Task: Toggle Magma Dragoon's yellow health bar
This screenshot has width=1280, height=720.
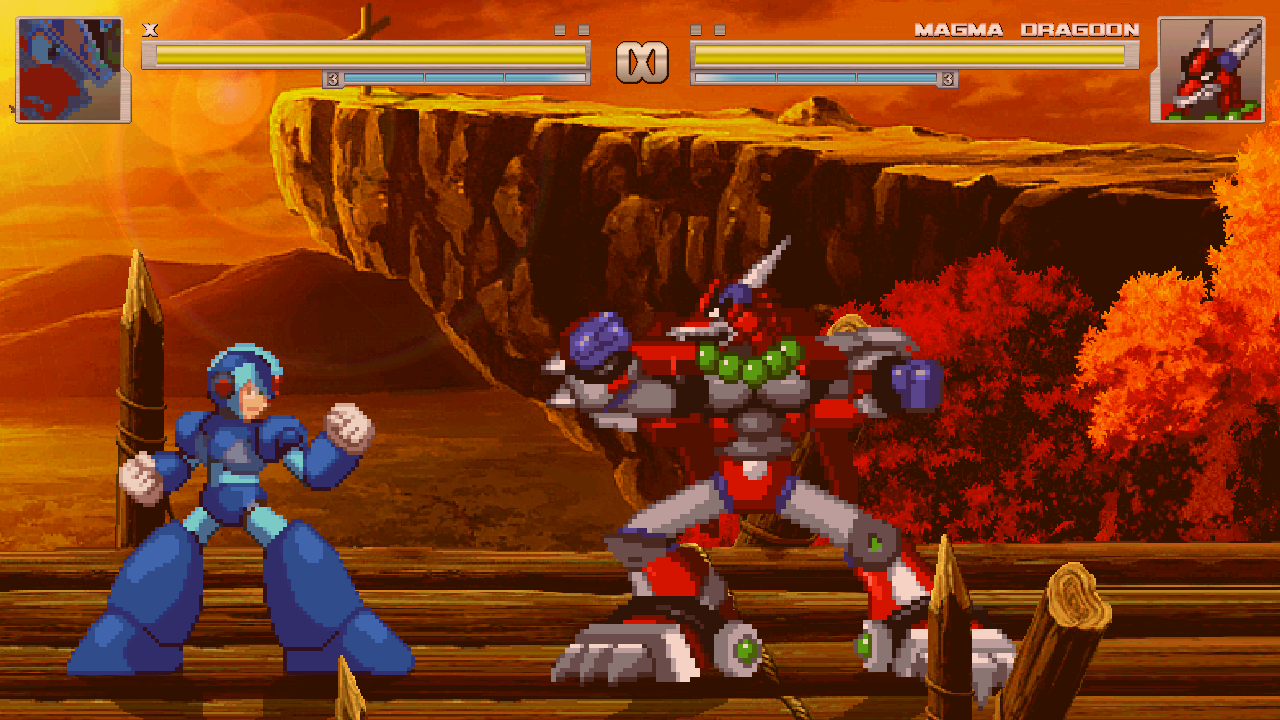Action: pyautogui.click(x=910, y=55)
